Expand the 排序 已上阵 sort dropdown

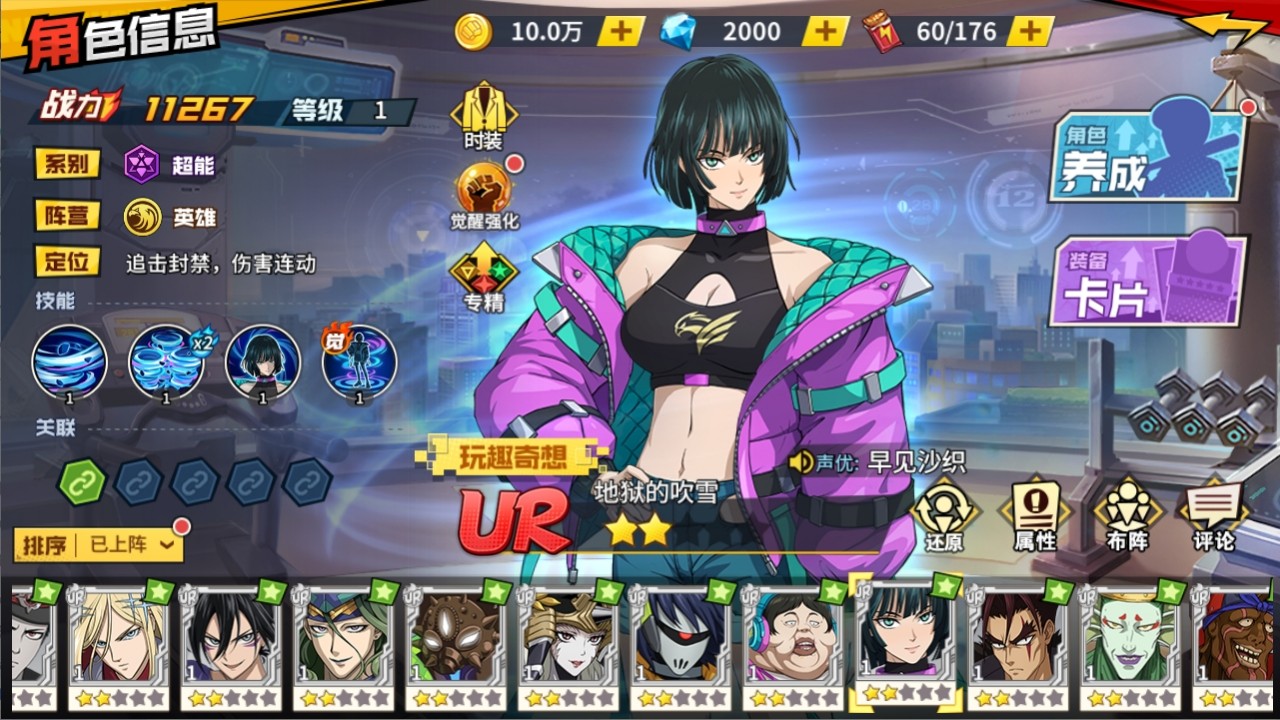tap(98, 545)
